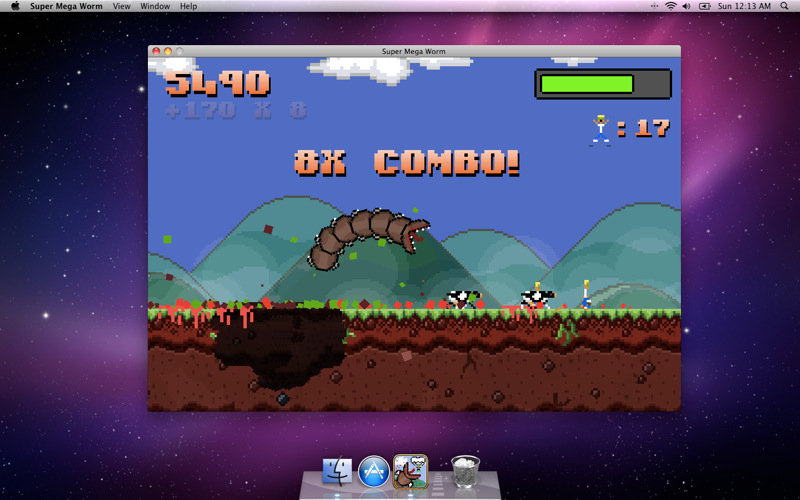Screen dimensions: 800x500
Task: Close the Super Mega Worm window
Action: click(156, 51)
